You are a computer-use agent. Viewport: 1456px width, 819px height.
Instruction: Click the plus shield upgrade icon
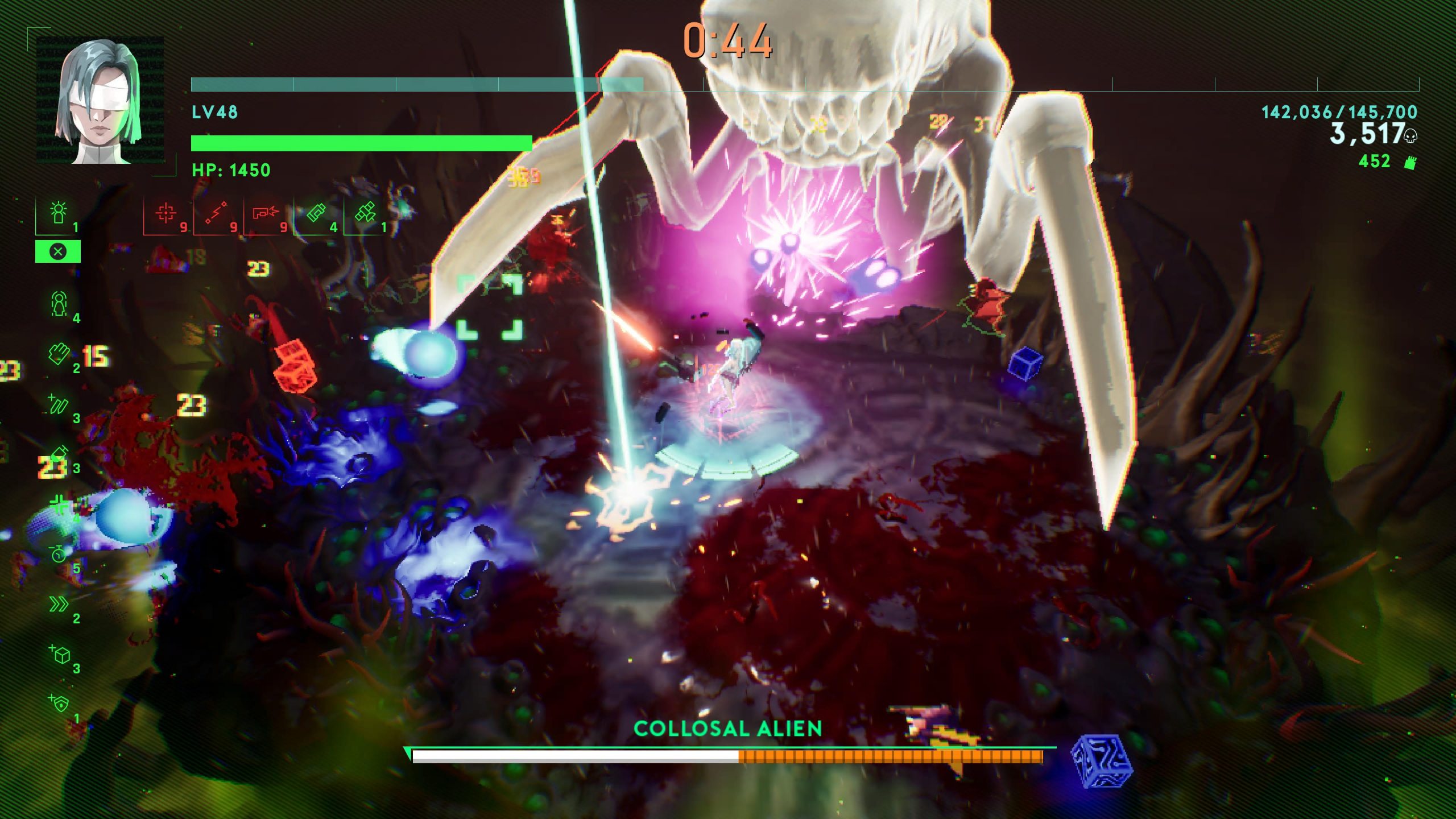(x=59, y=704)
